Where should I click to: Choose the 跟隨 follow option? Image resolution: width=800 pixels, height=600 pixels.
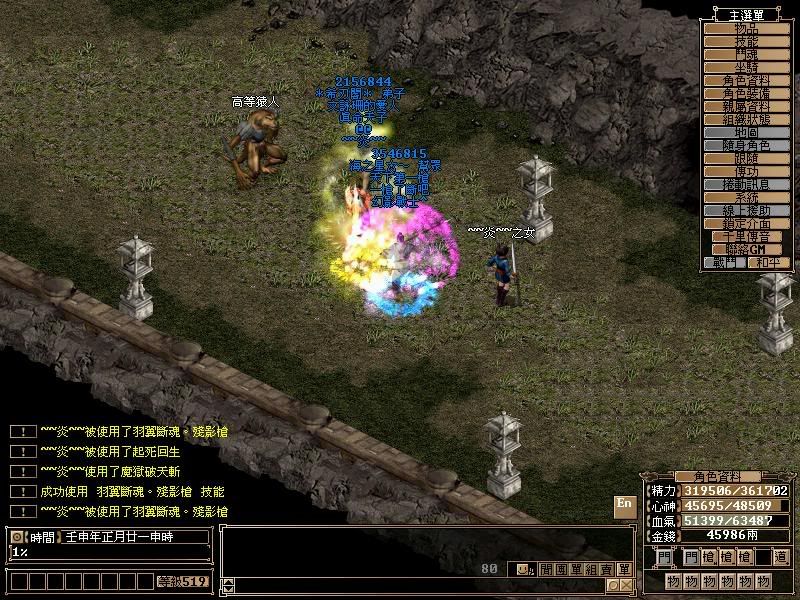pos(747,158)
